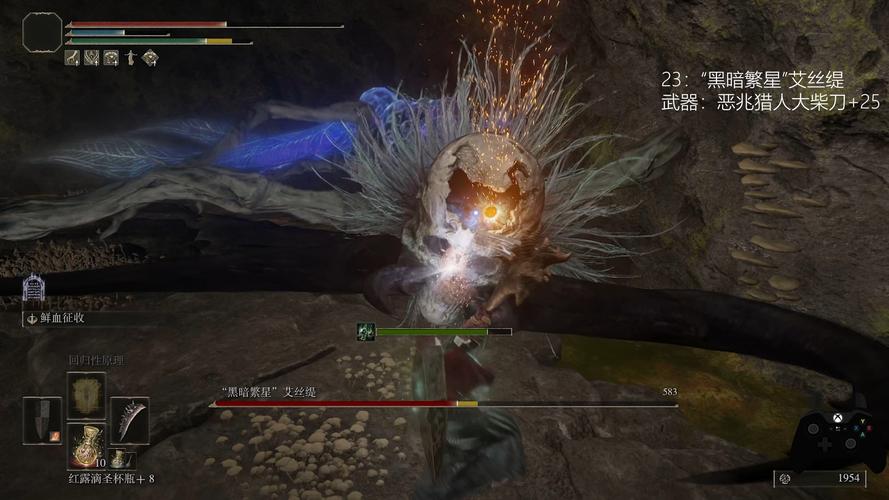This screenshot has width=889, height=500.
Task: Select the left-hand armament slot
Action: pyautogui.click(x=42, y=420)
